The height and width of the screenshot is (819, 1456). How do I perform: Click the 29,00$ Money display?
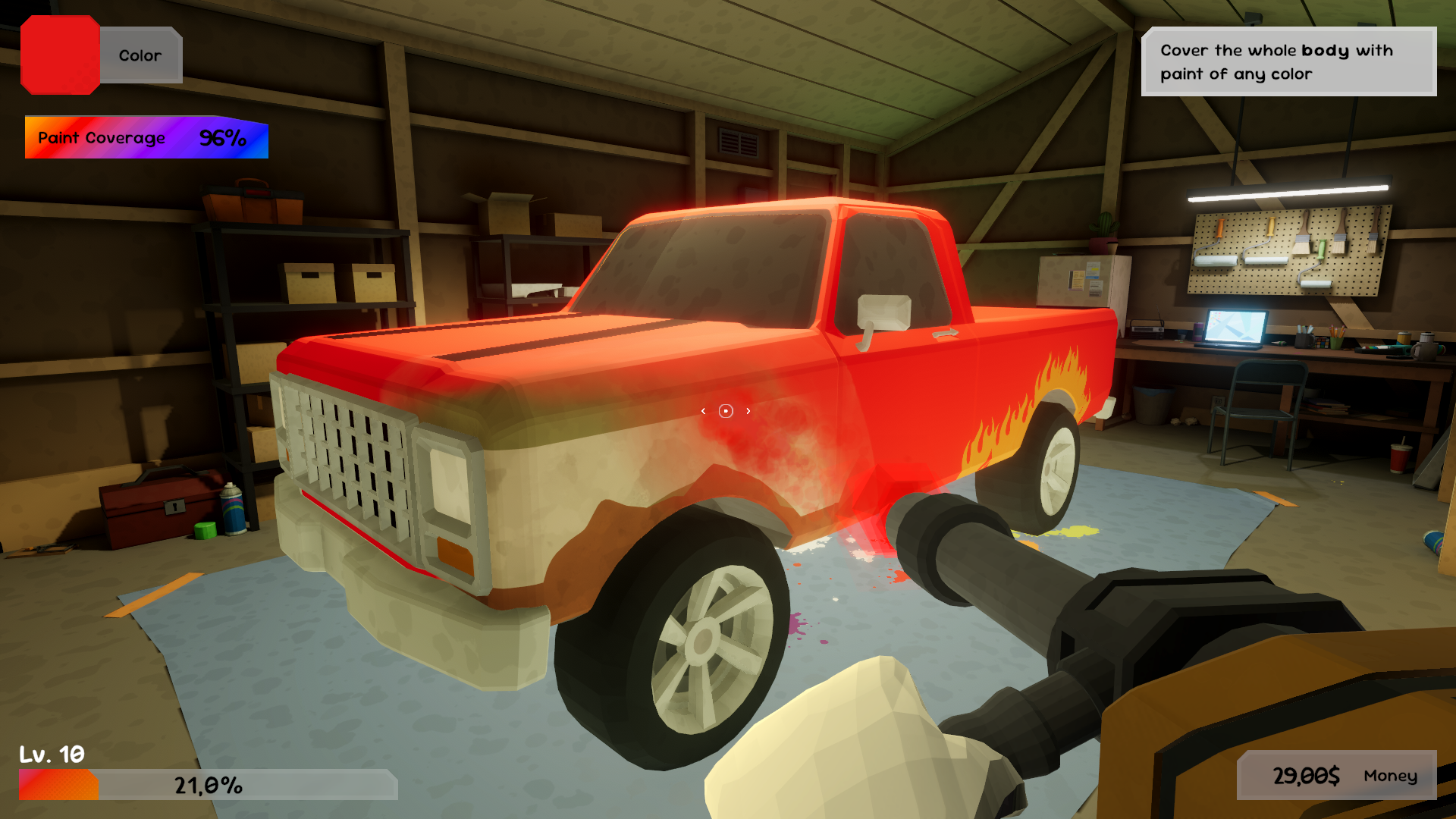1334,776
